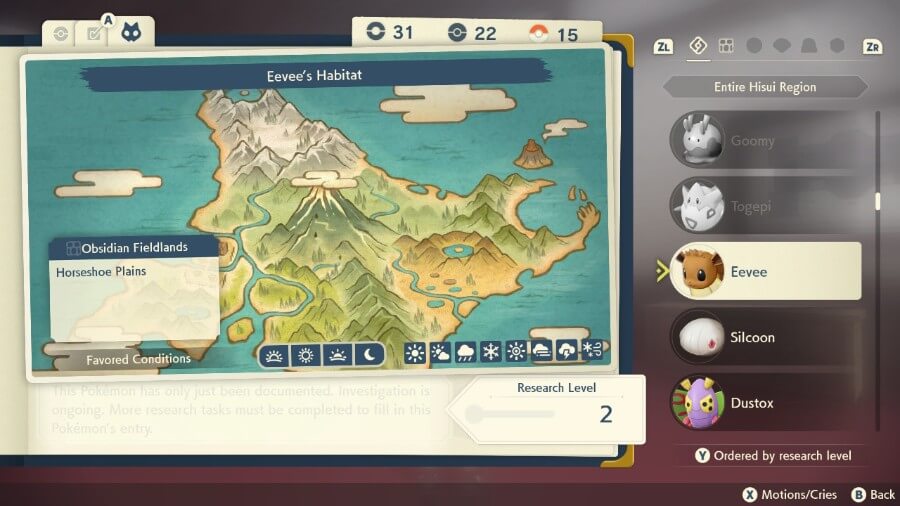Select the Entire Hisui Region filter tab
Image resolution: width=900 pixels, height=506 pixels.
[x=699, y=46]
